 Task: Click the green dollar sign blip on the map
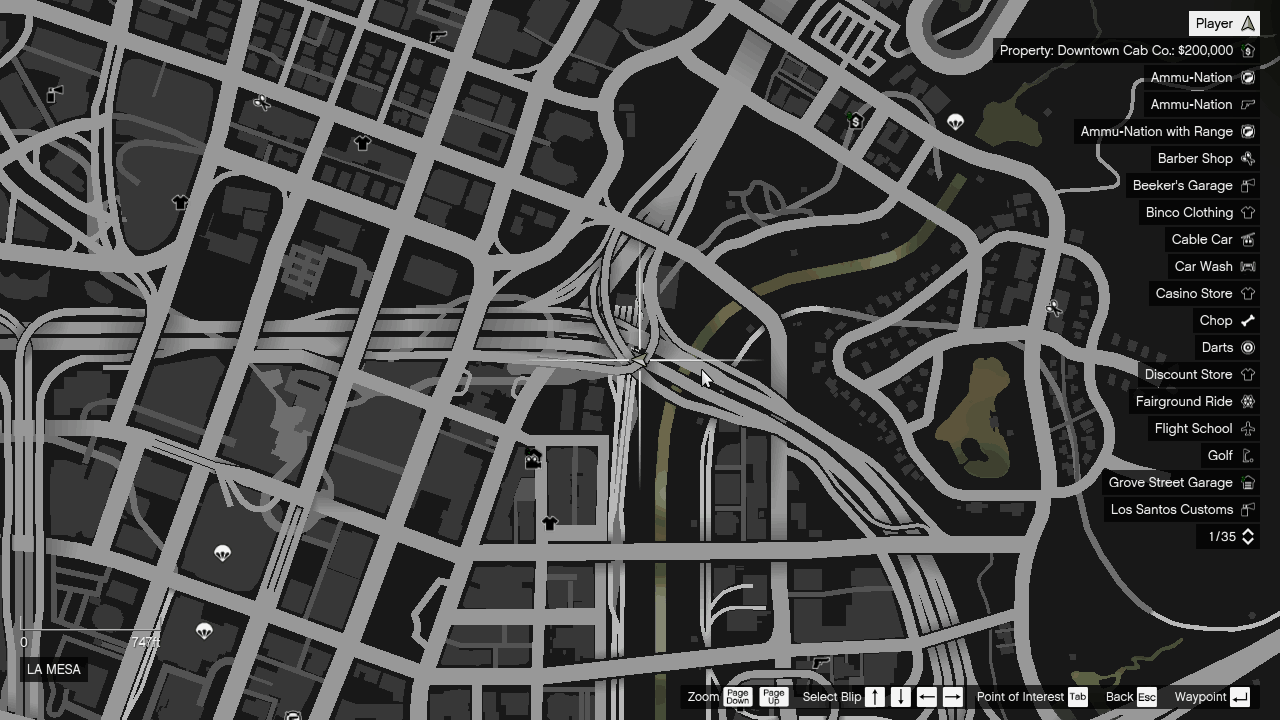[855, 120]
